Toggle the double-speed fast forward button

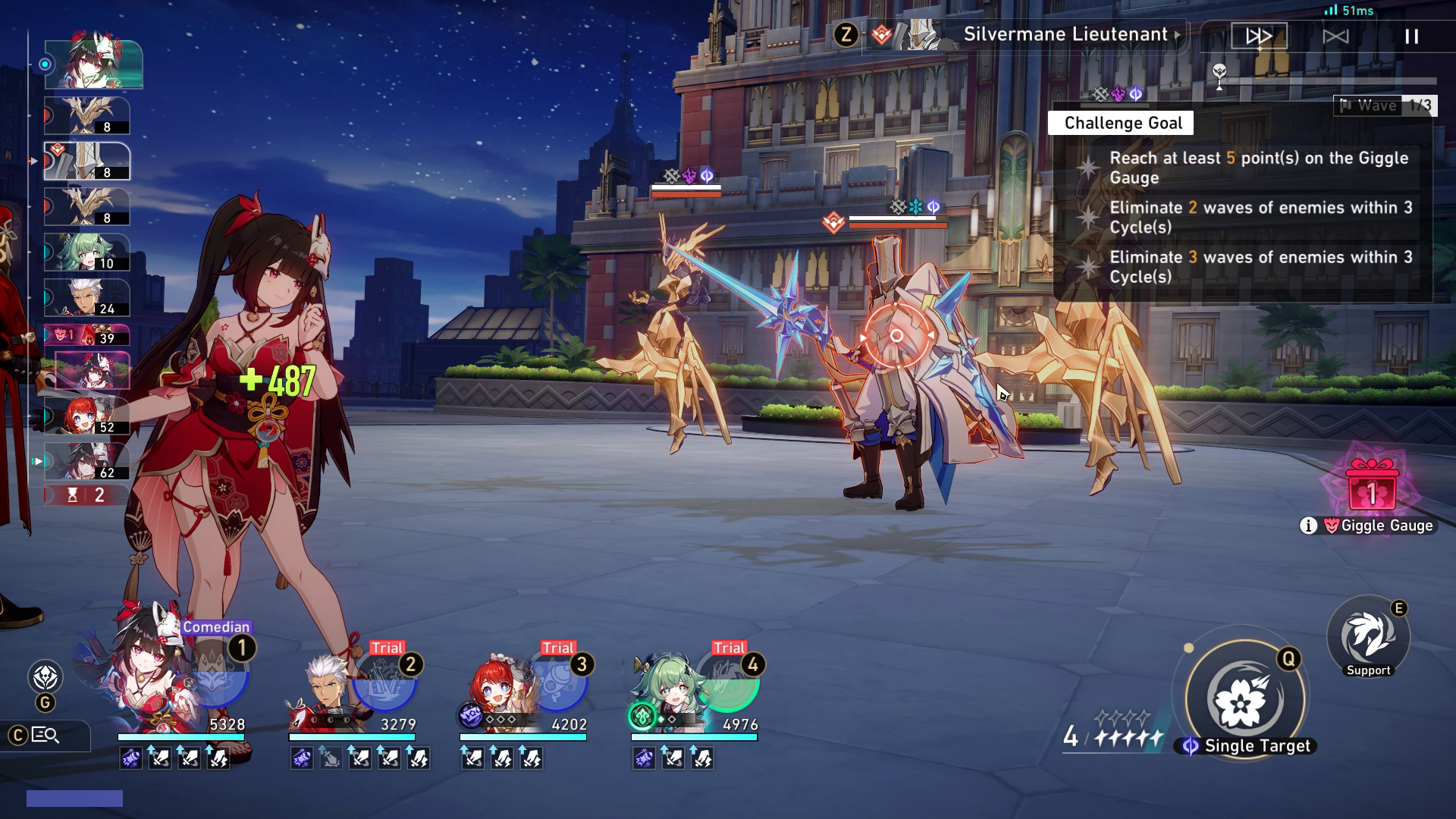click(x=1259, y=36)
